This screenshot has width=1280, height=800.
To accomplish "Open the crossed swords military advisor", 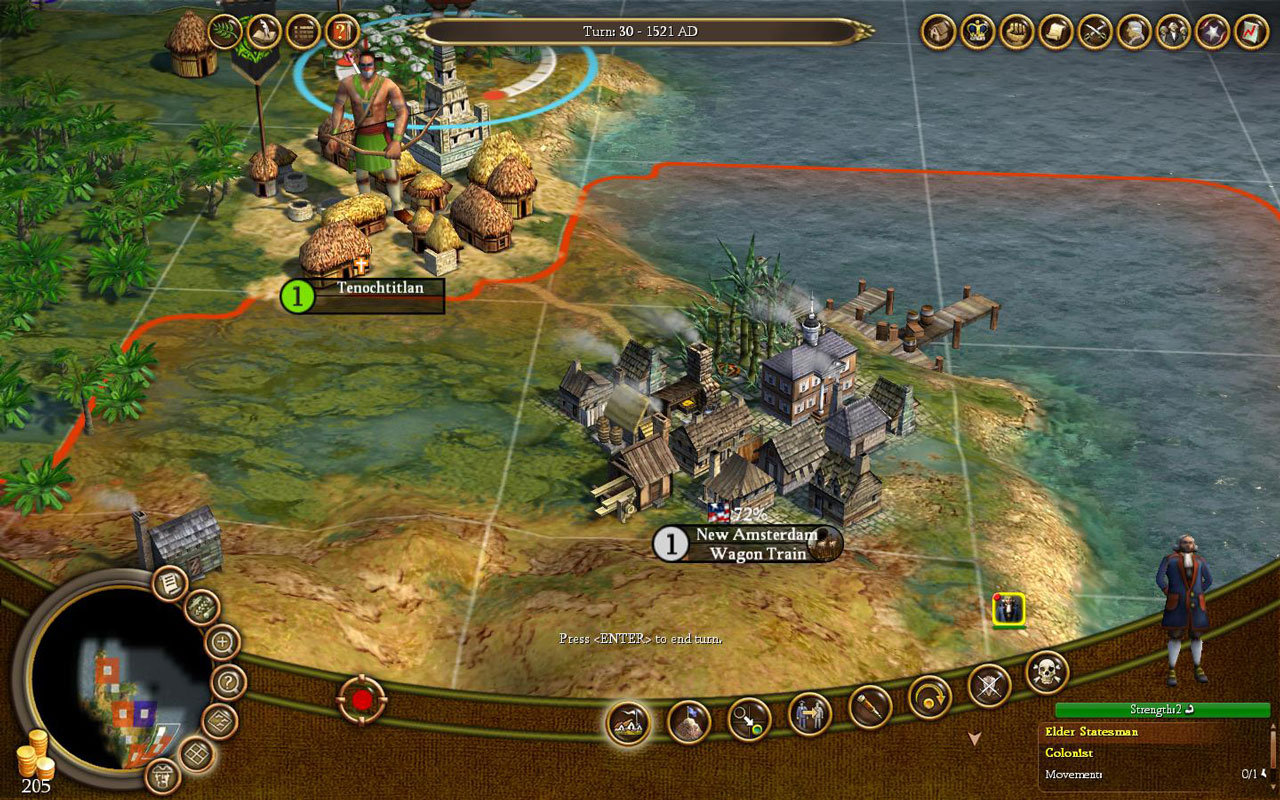I will [1095, 32].
